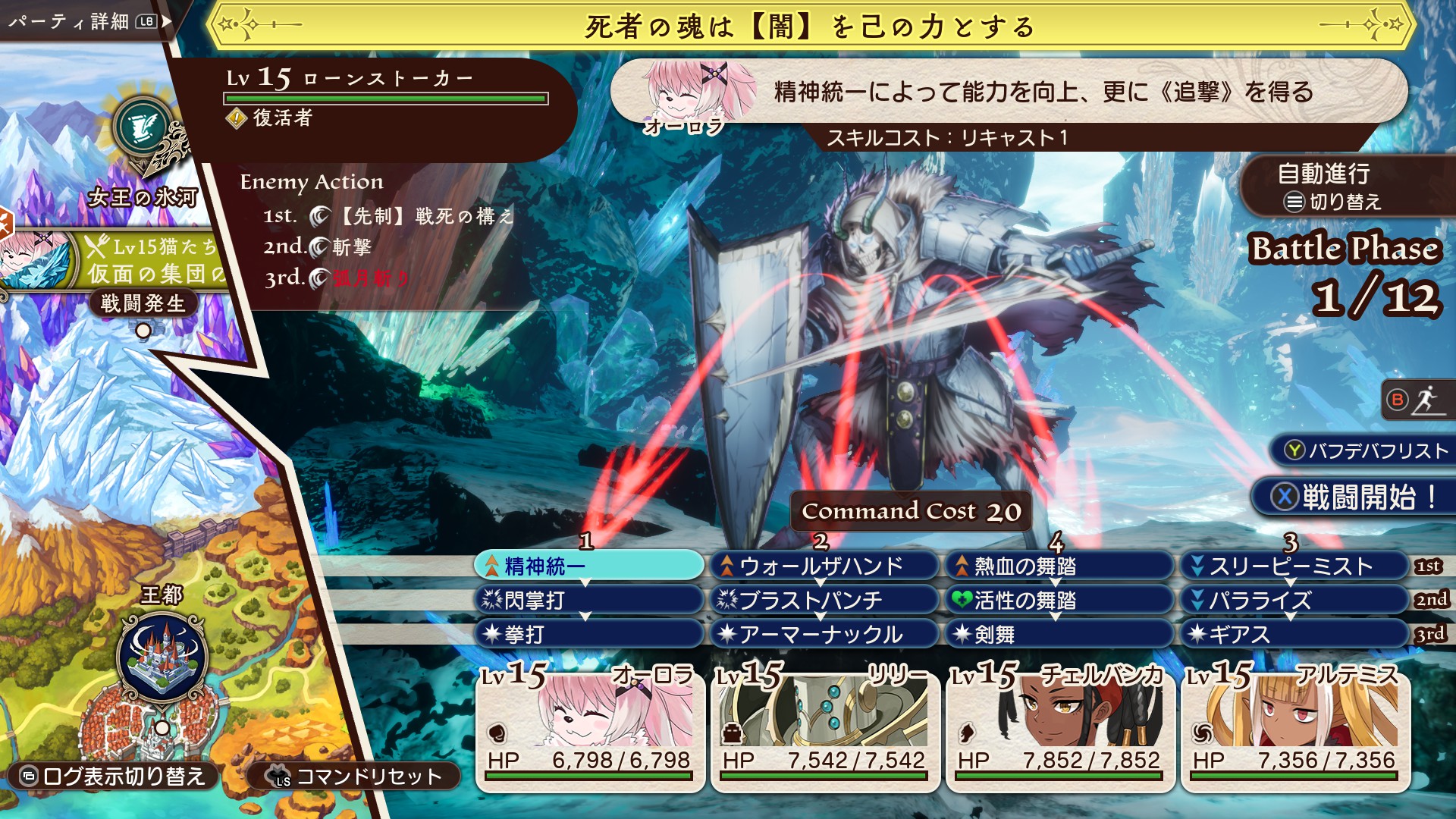This screenshot has height=819, width=1456.
Task: Select the パラライズ skill
Action: point(1294,600)
